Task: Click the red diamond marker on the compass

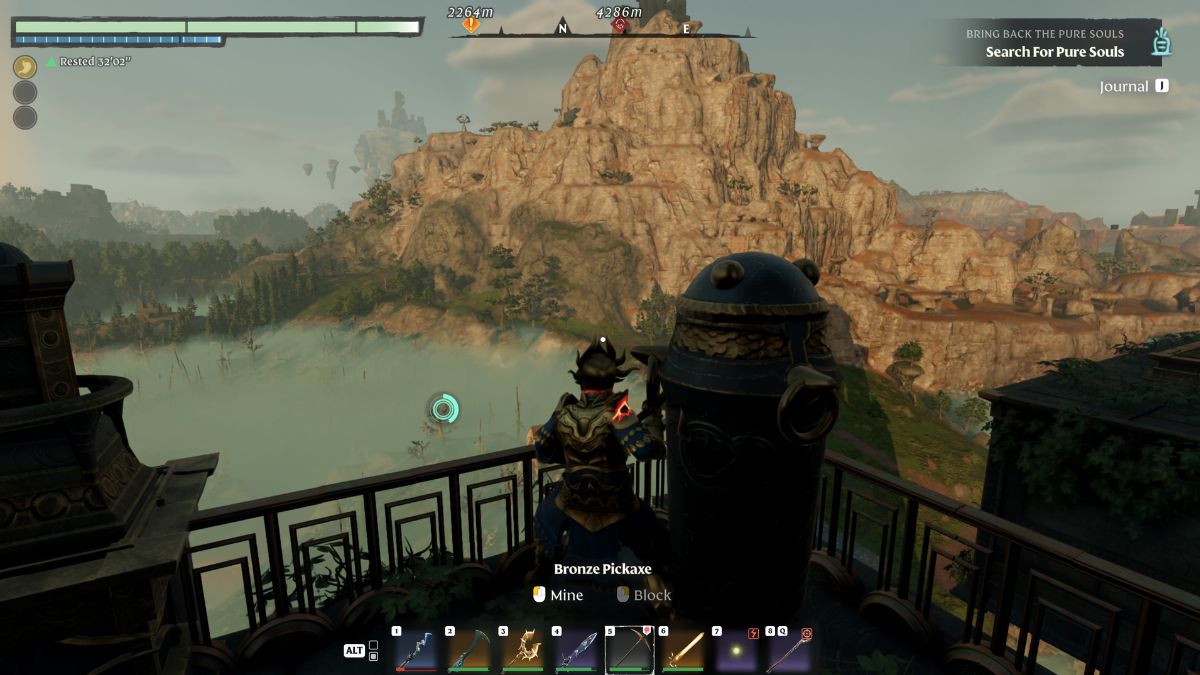Action: coord(620,24)
